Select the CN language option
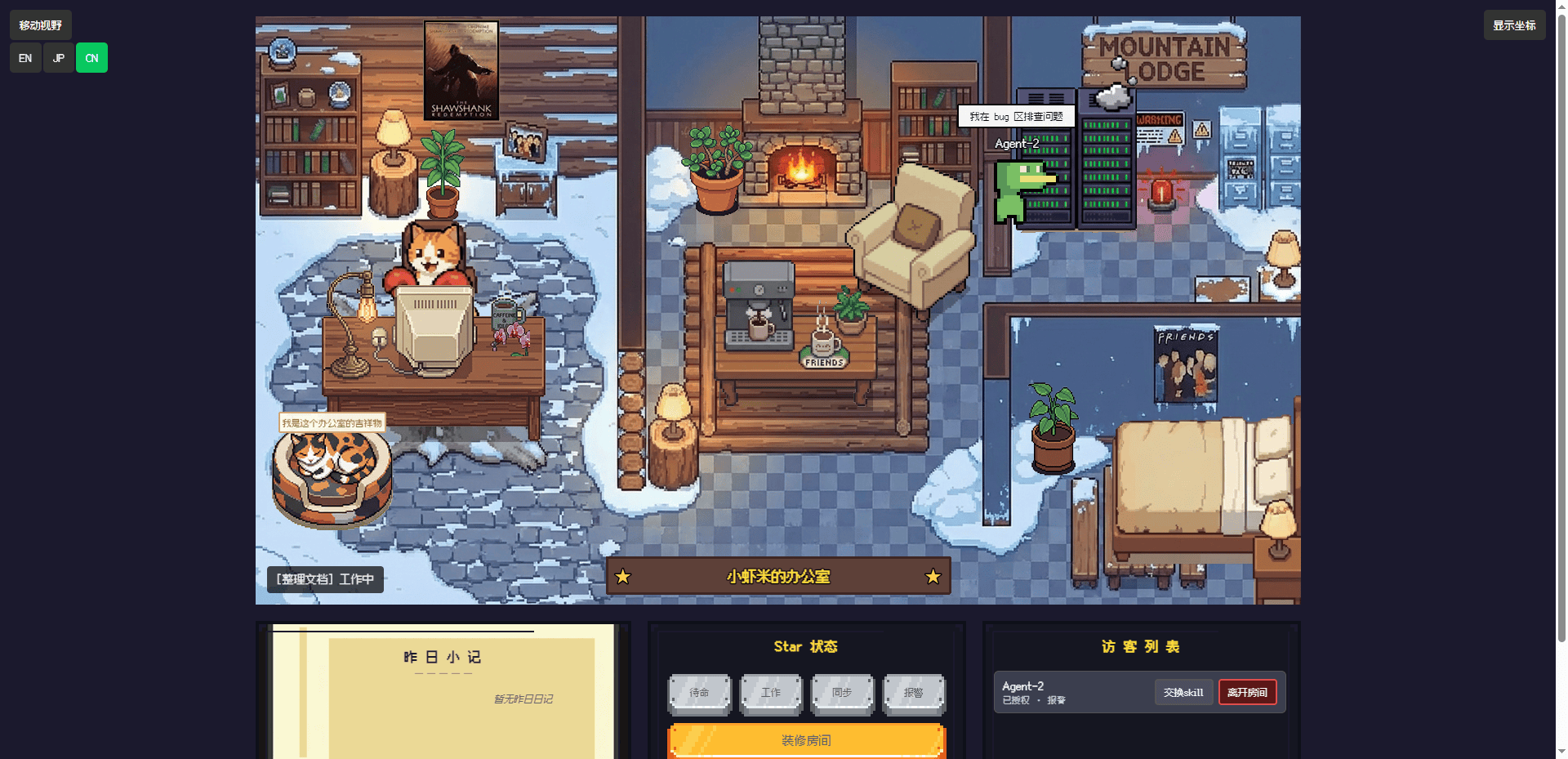The height and width of the screenshot is (759, 1568). [x=91, y=58]
